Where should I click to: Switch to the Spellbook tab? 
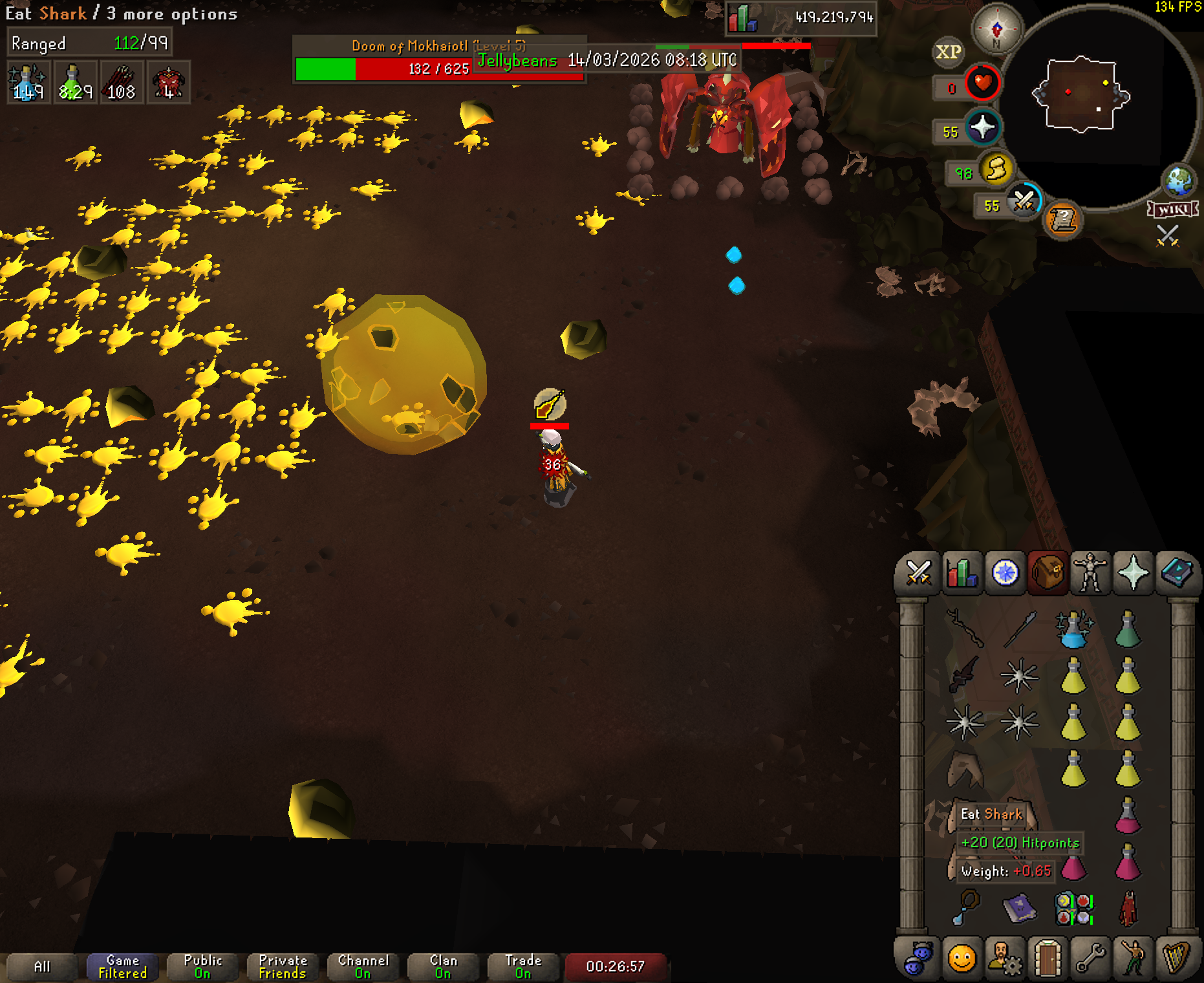[x=1177, y=573]
